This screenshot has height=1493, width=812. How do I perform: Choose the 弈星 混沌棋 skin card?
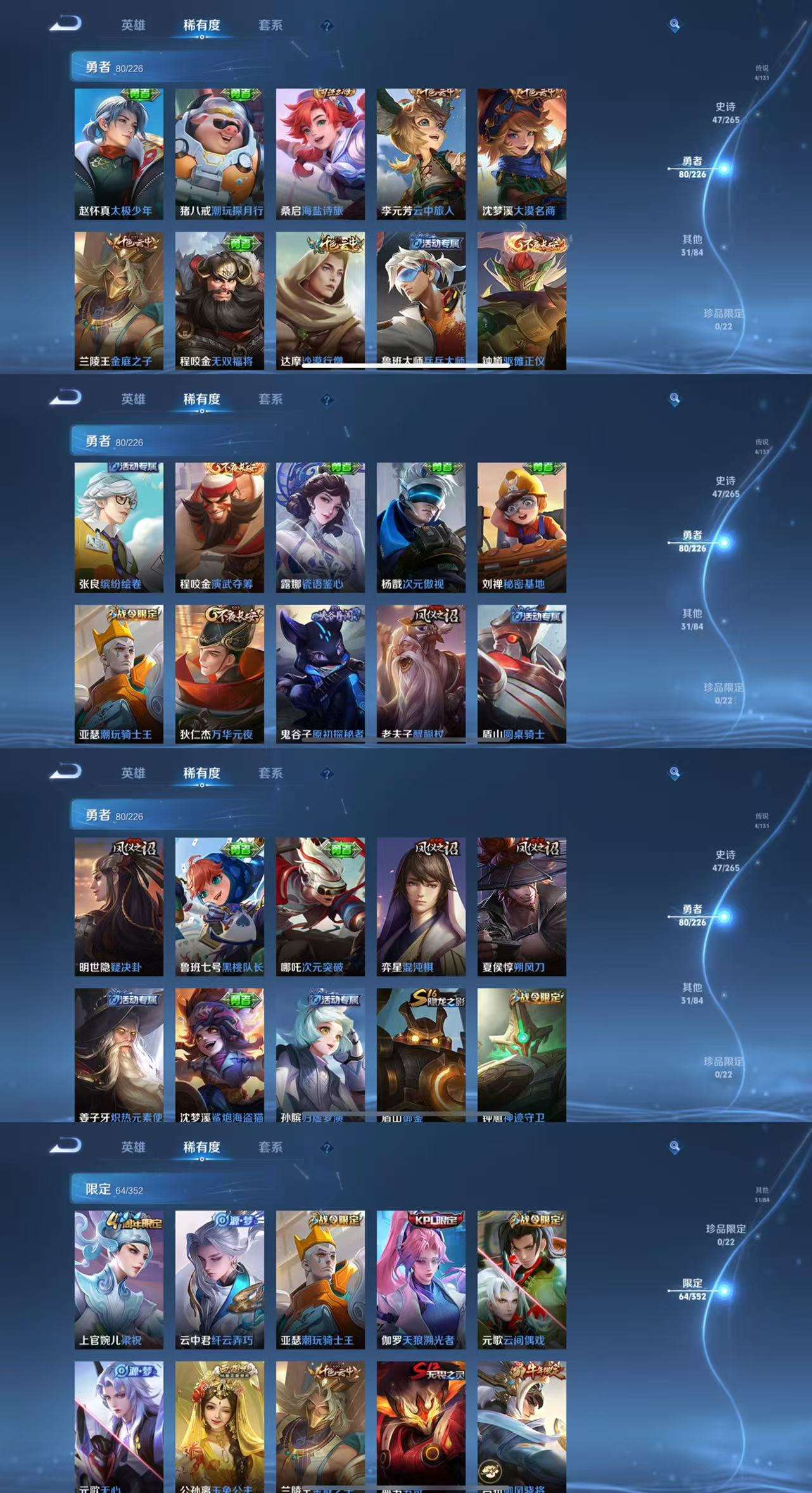coord(421,906)
